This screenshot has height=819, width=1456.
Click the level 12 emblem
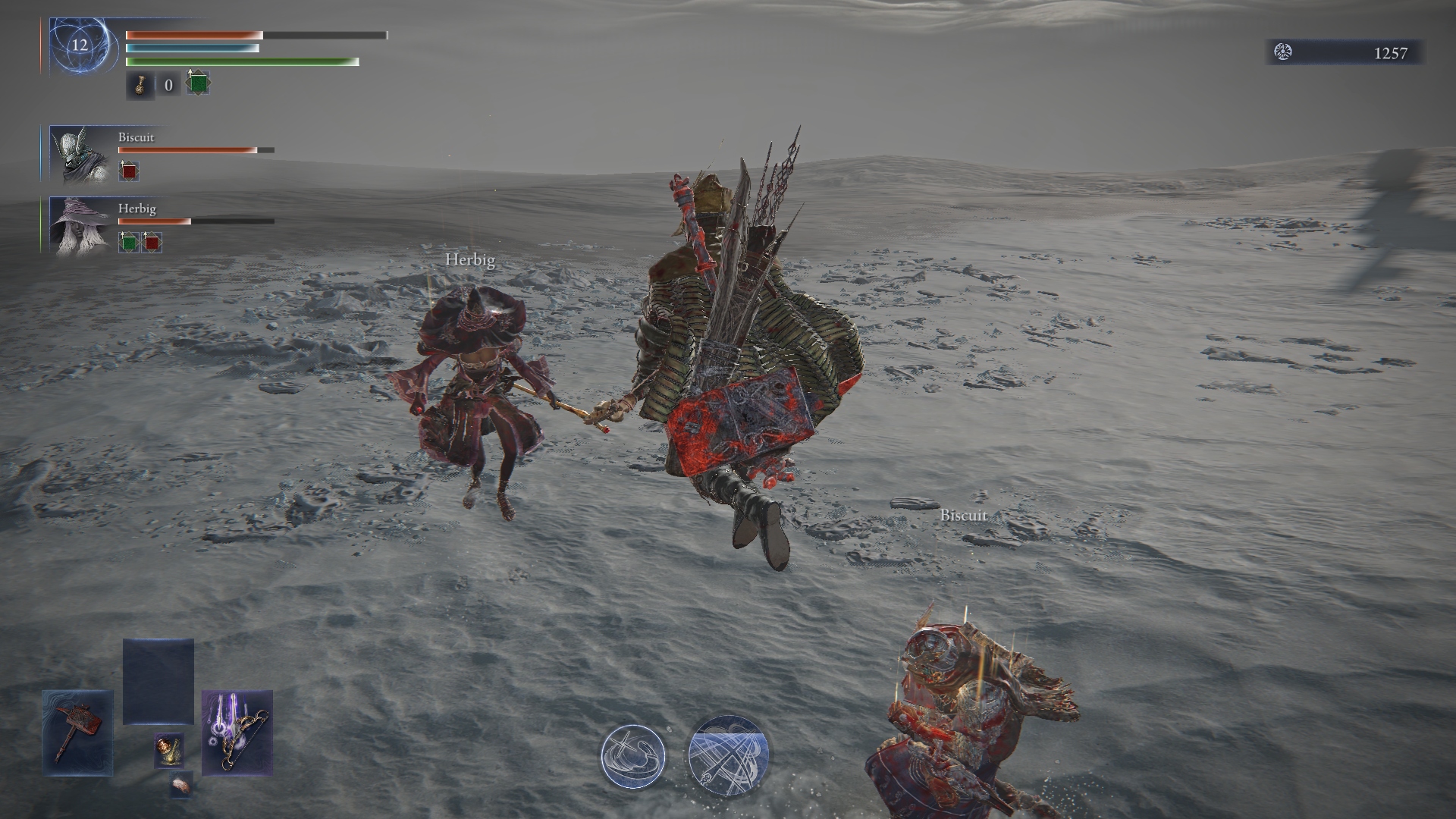80,45
